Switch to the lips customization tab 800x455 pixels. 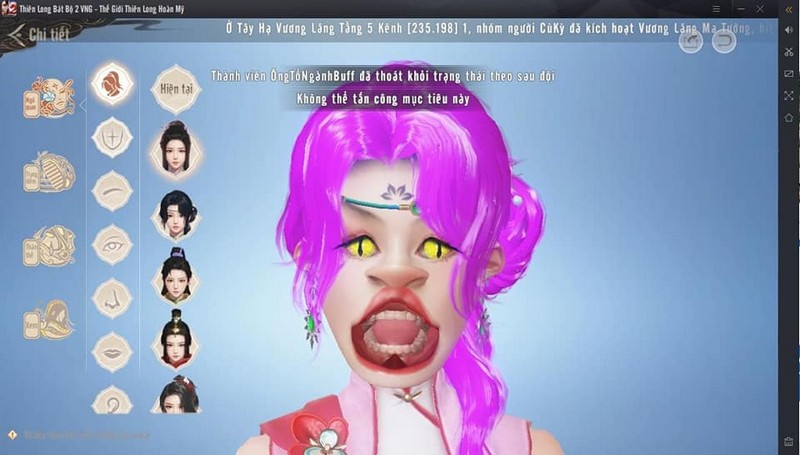[113, 351]
